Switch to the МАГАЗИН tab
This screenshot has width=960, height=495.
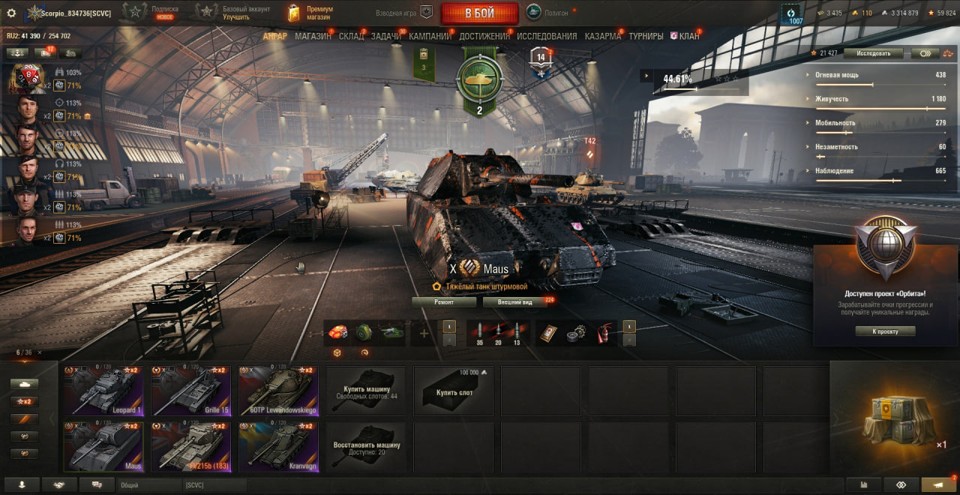point(313,36)
